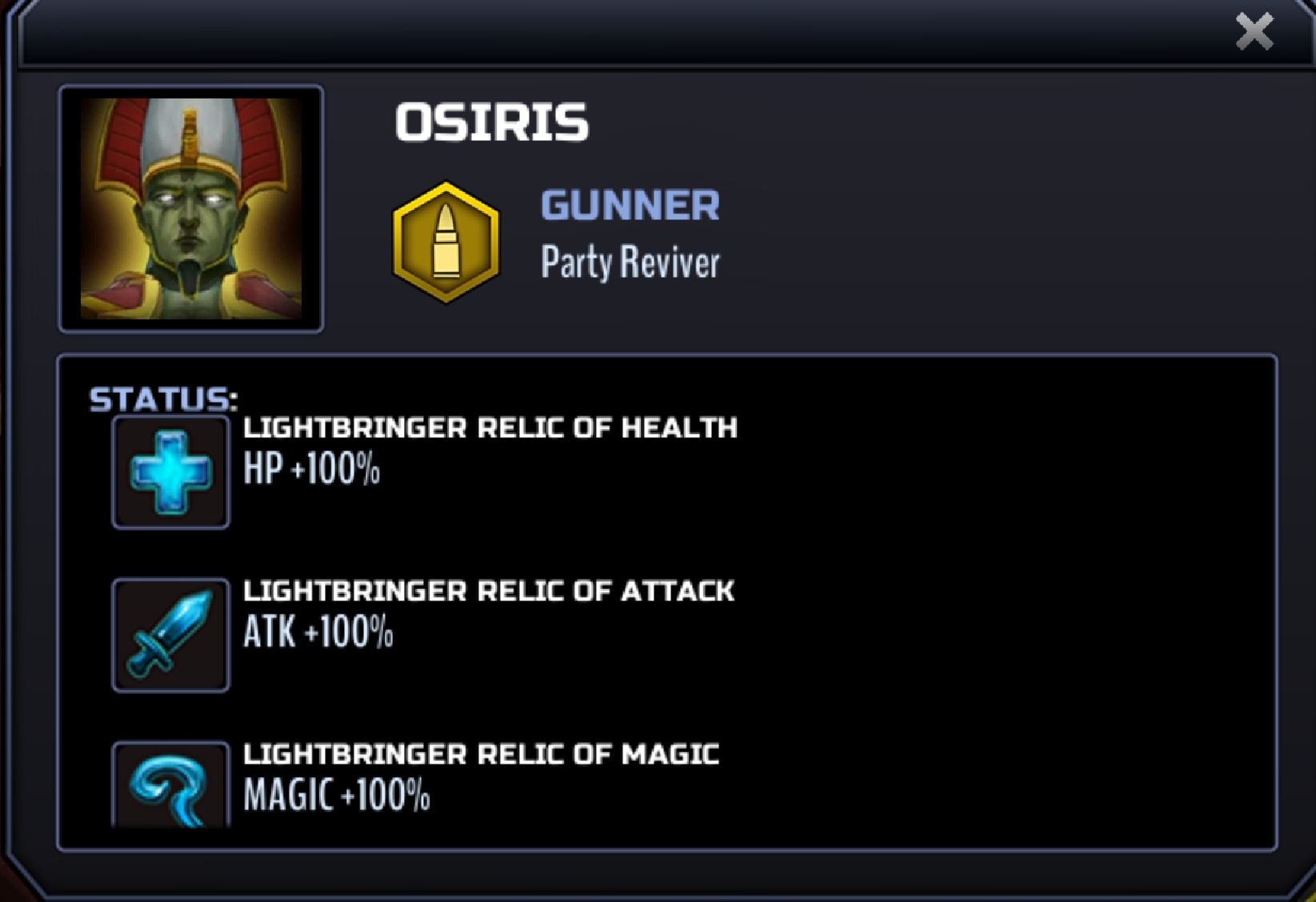The height and width of the screenshot is (902, 1316).
Task: Select the Lightbringer Relic of Health icon
Action: [170, 472]
